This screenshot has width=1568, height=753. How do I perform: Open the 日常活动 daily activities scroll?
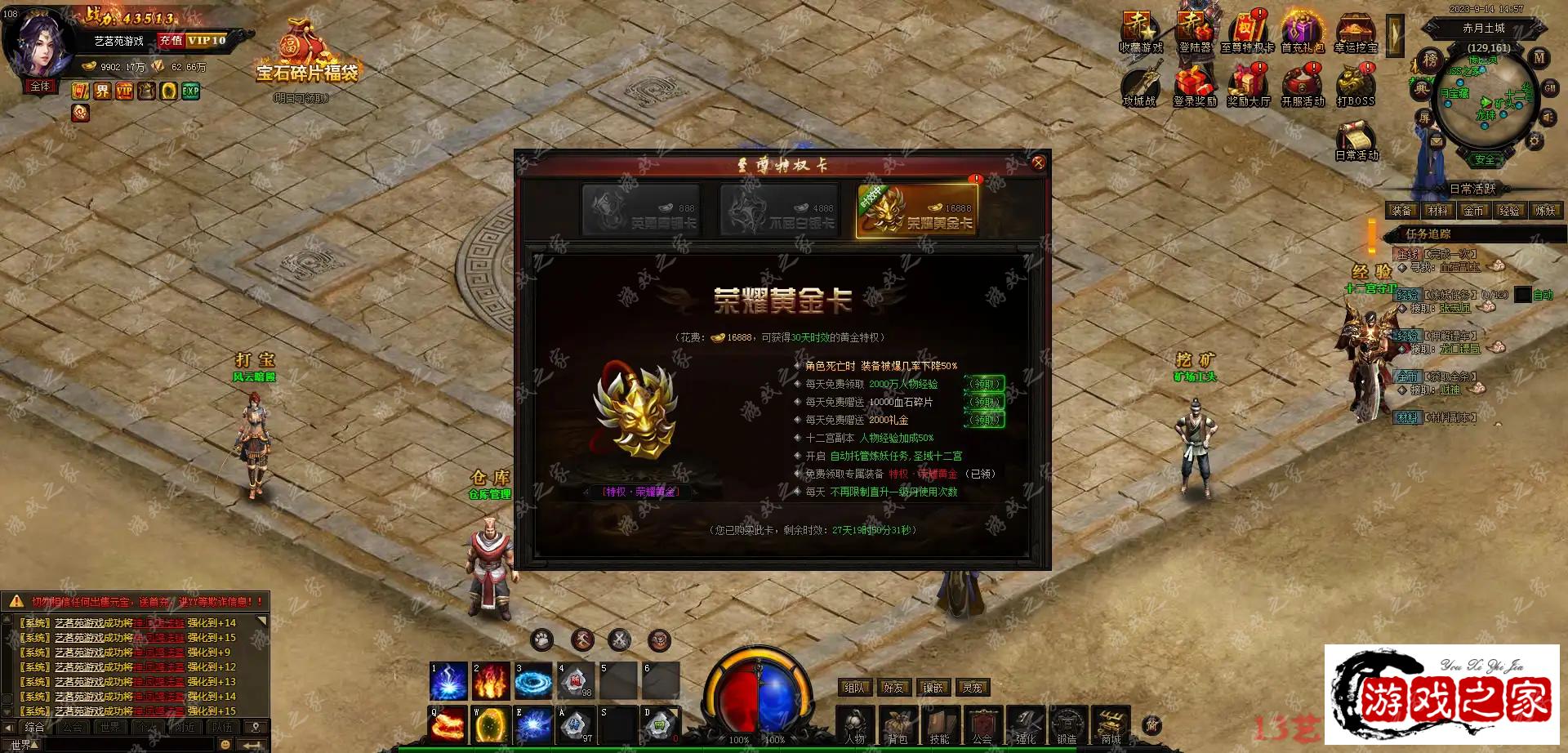coord(1356,138)
